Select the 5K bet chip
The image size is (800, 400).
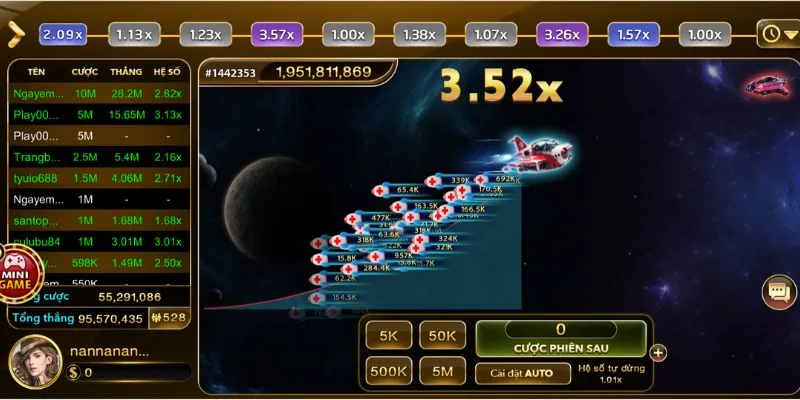(387, 337)
